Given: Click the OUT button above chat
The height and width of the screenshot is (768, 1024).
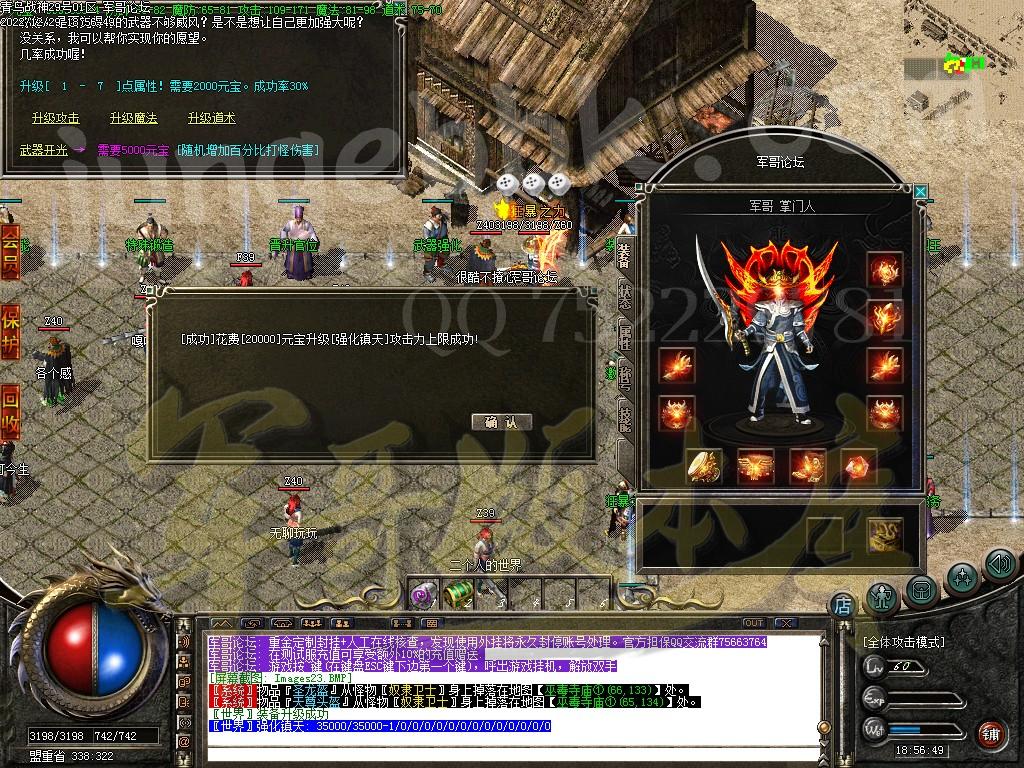Looking at the screenshot, I should (754, 623).
